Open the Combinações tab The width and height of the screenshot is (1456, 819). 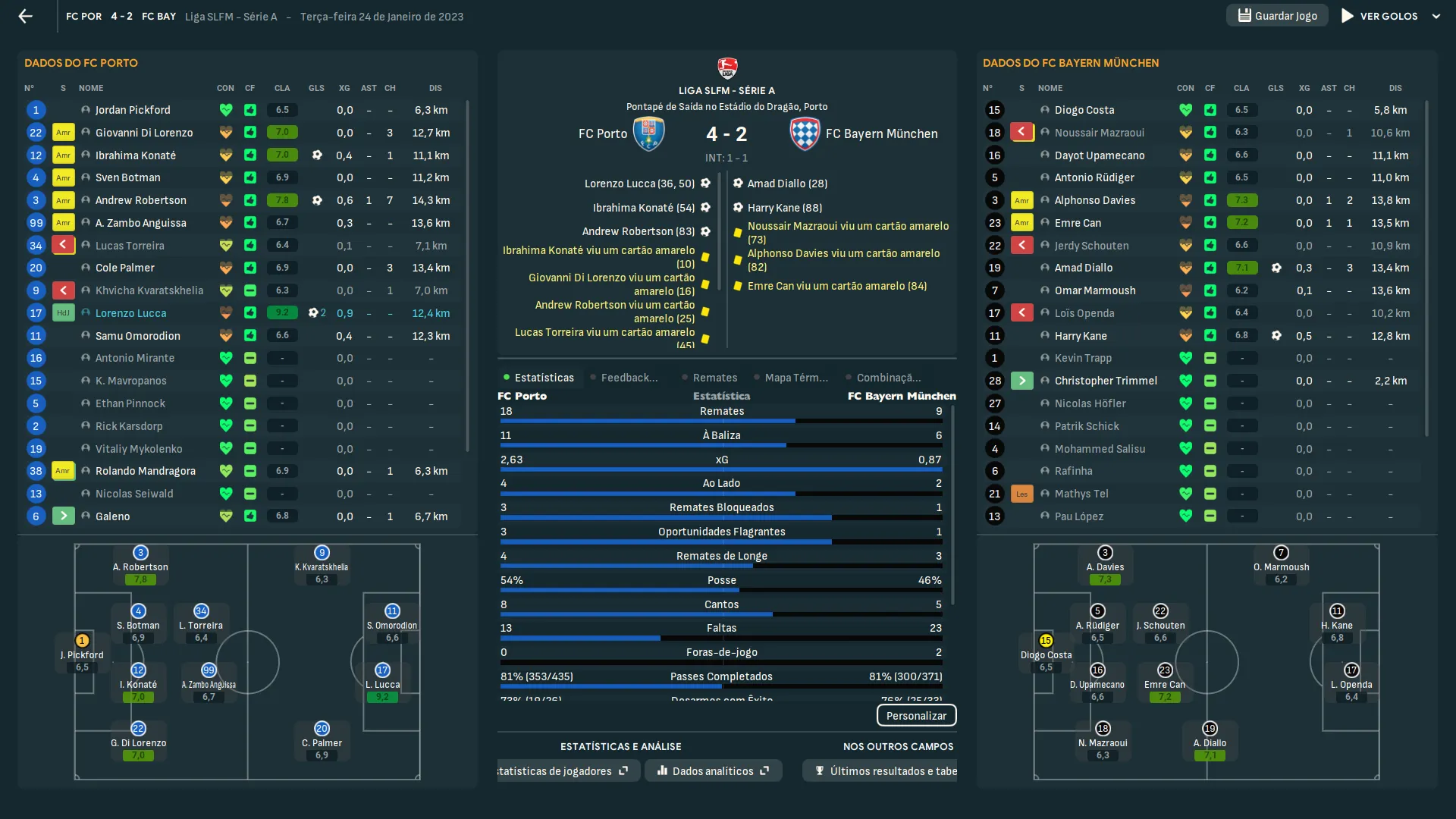888,378
